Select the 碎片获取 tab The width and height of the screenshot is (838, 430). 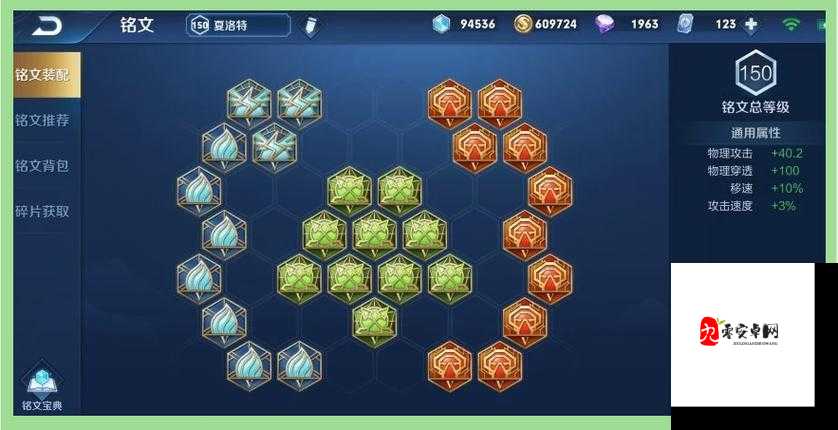click(x=42, y=211)
